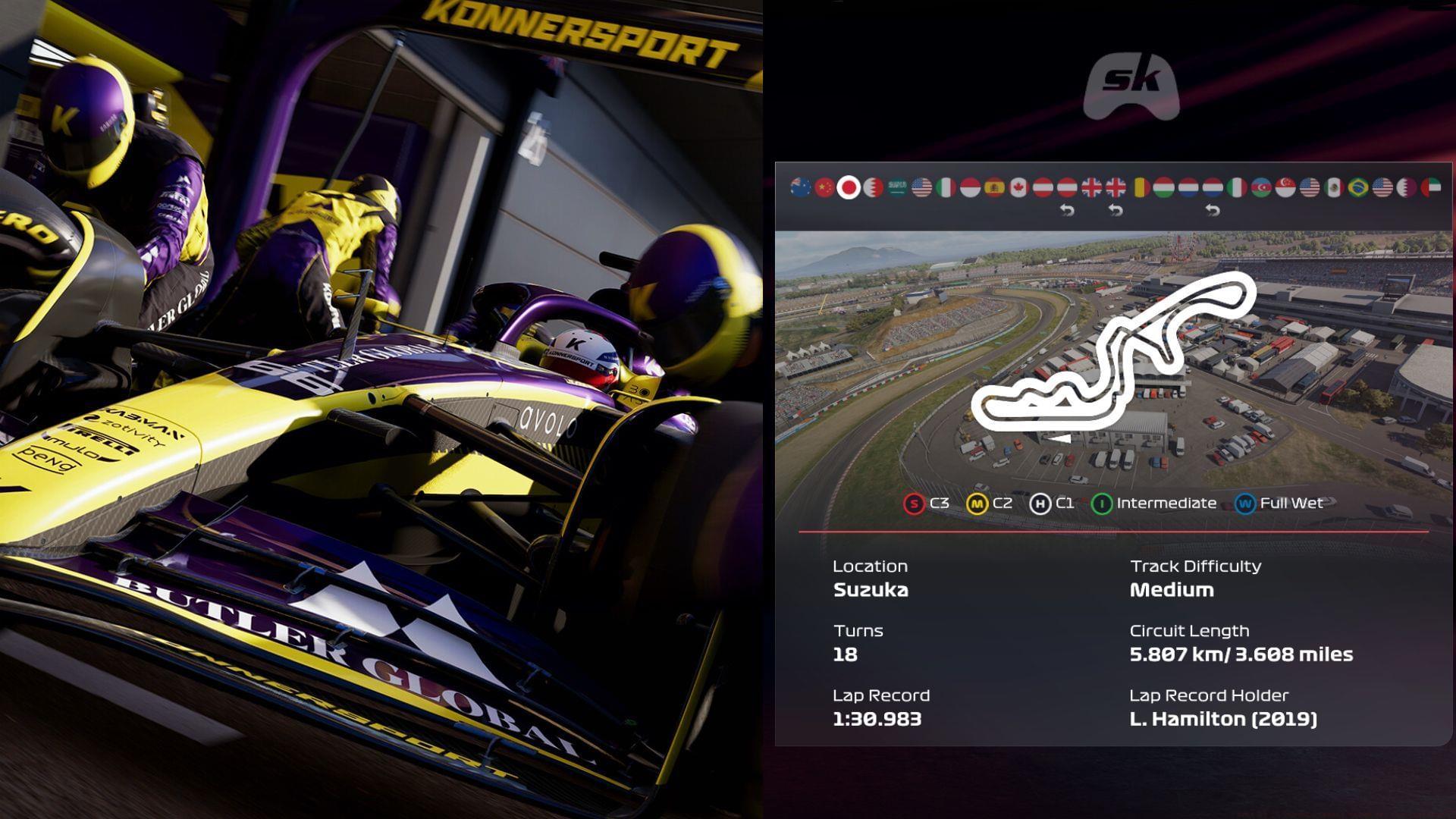Select the Singapore flag circuit
Image resolution: width=1456 pixels, height=819 pixels.
pos(1285,187)
